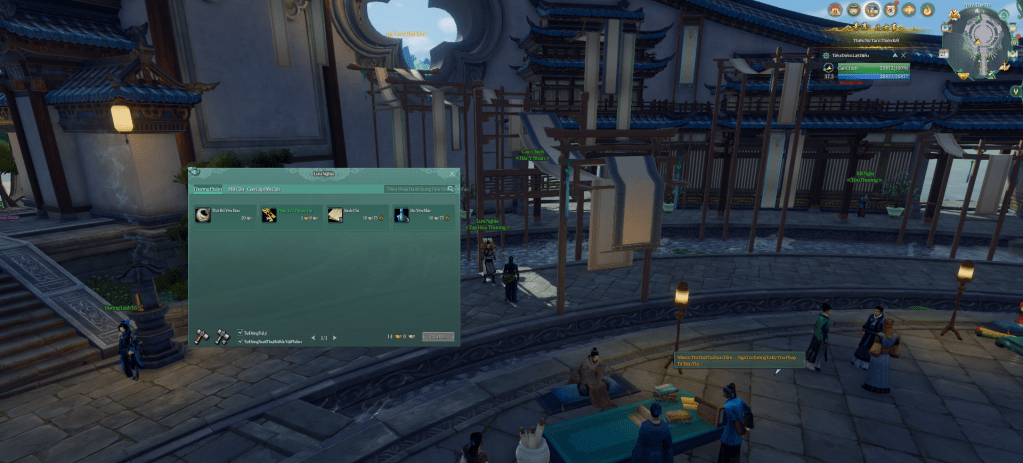Click the greyed purchase button in shop
Viewport: 1023px width, 463px height.
coord(438,337)
